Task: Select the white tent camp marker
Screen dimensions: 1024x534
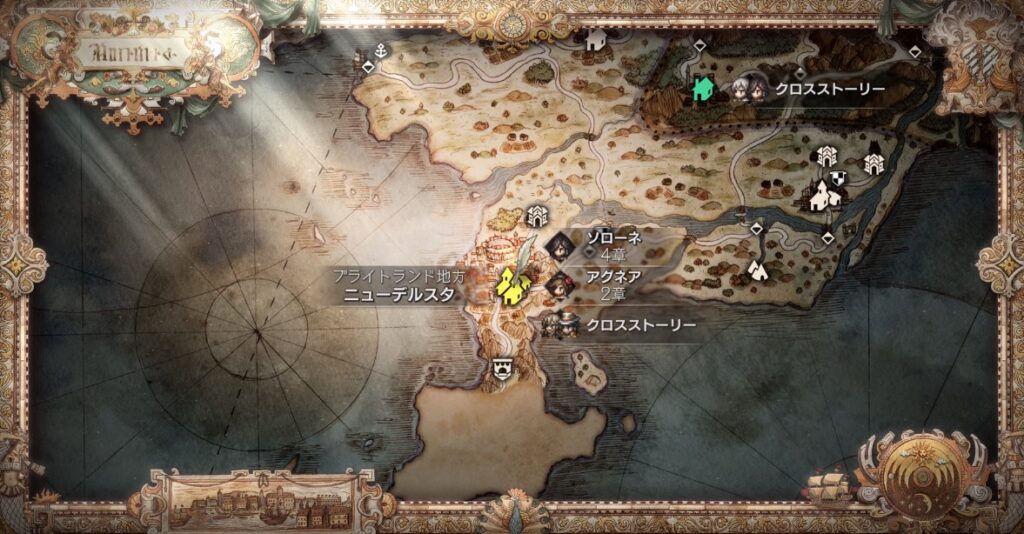Action: tap(758, 269)
